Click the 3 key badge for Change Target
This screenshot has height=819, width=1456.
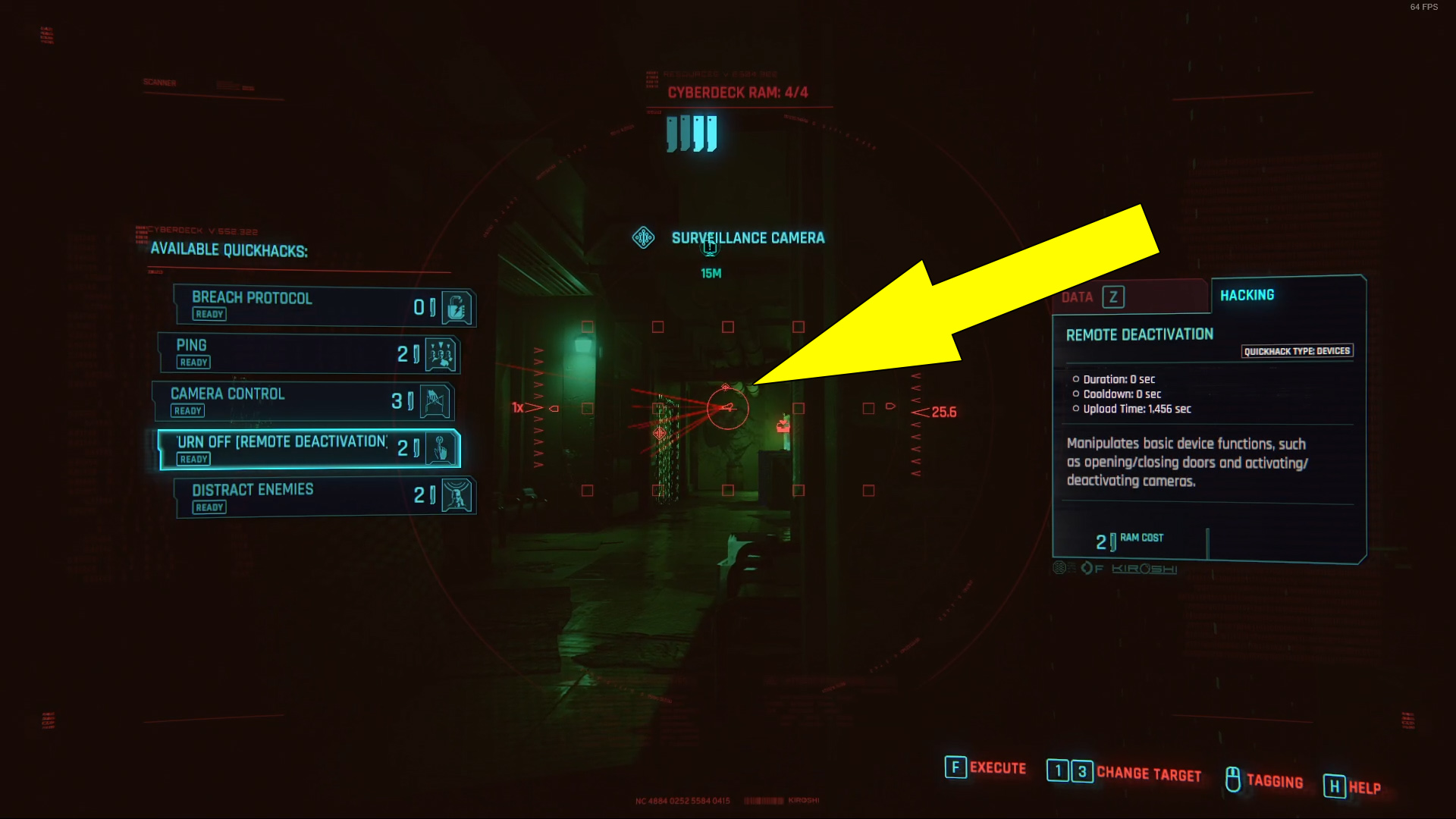click(x=1080, y=770)
